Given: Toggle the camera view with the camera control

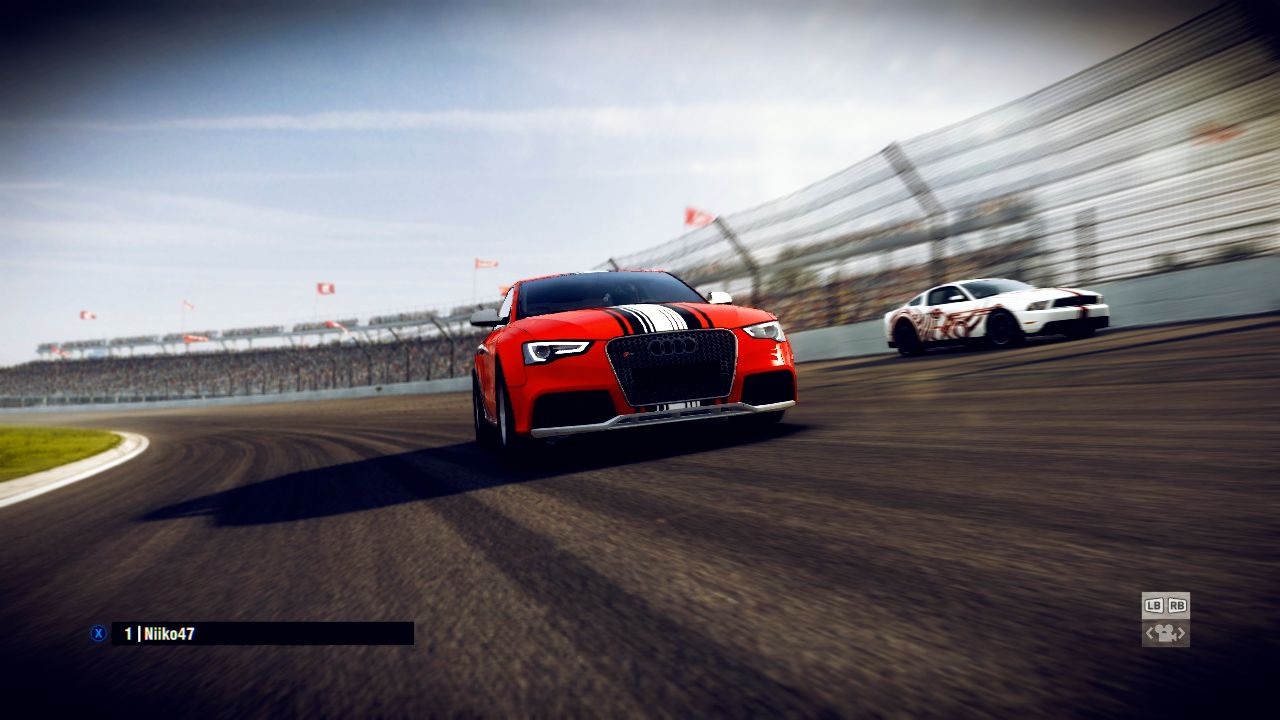Looking at the screenshot, I should (x=1165, y=634).
